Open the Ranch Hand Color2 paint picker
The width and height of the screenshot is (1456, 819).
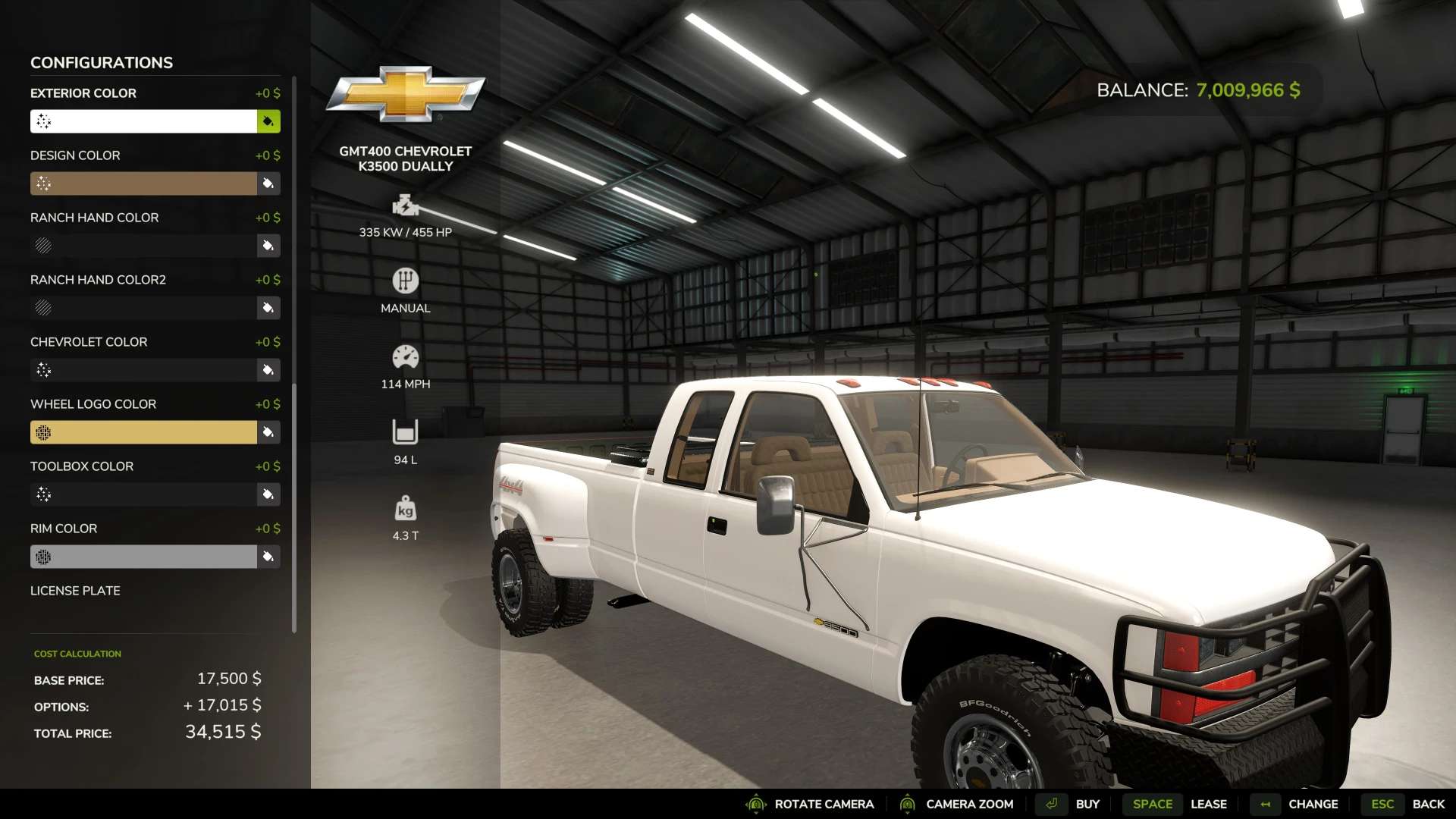(268, 308)
